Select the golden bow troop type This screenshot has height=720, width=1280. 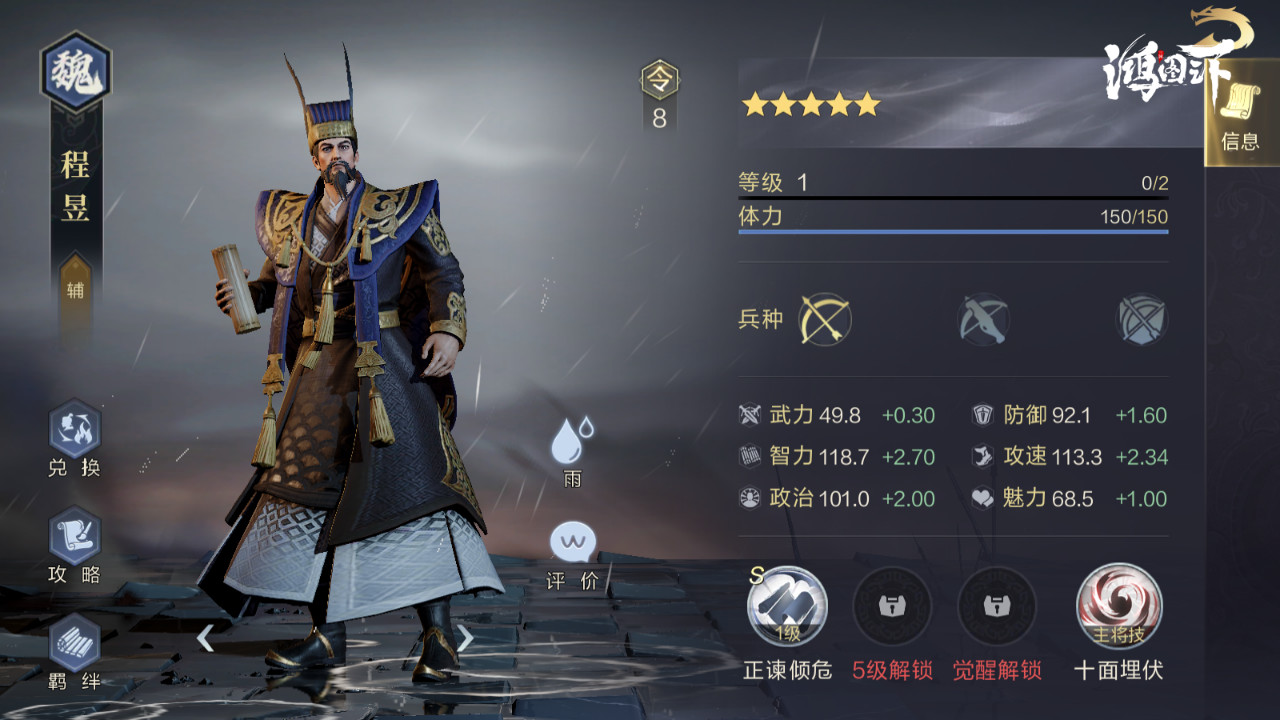825,320
